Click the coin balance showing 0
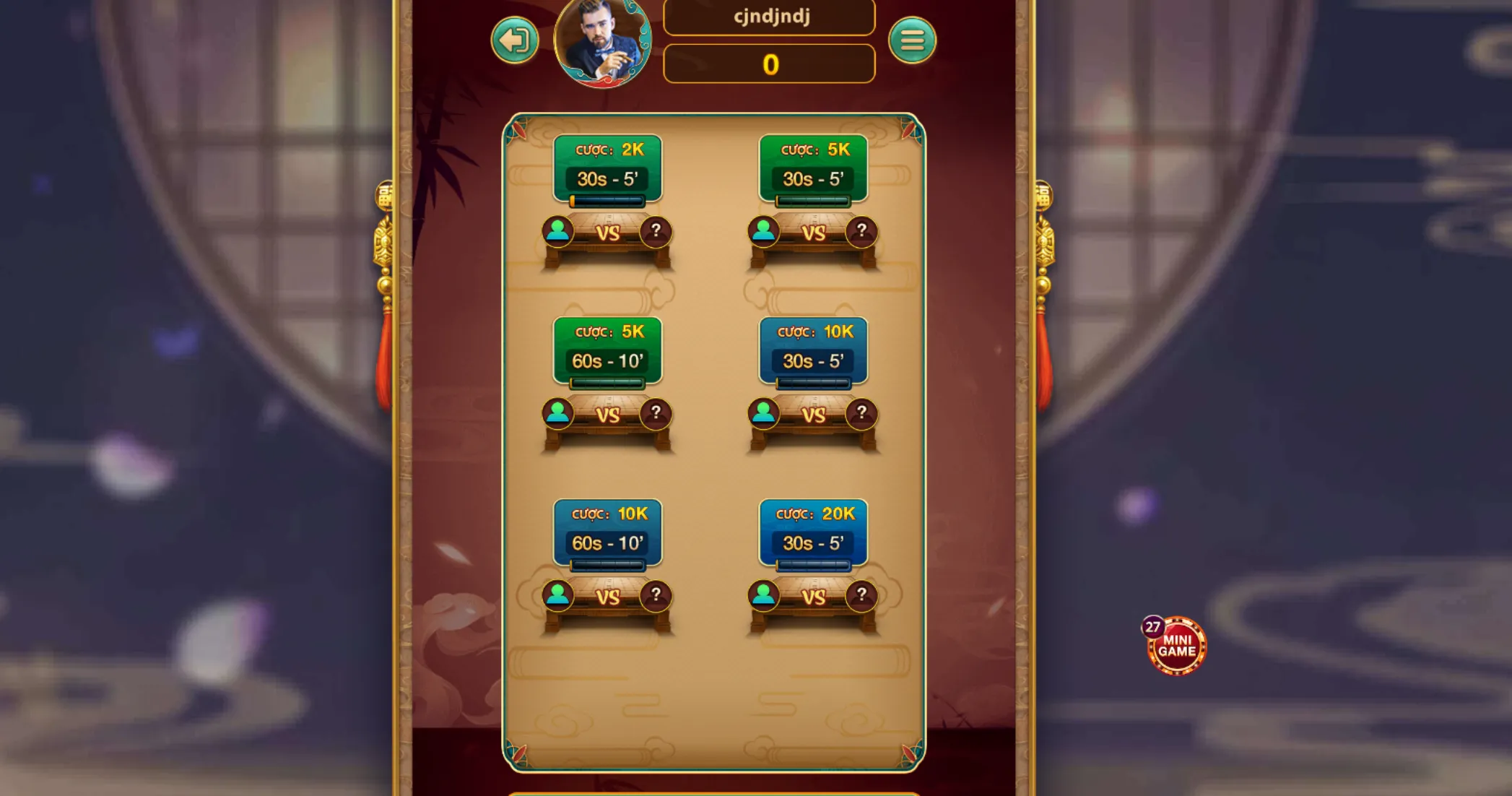The image size is (1512, 796). pos(770,64)
